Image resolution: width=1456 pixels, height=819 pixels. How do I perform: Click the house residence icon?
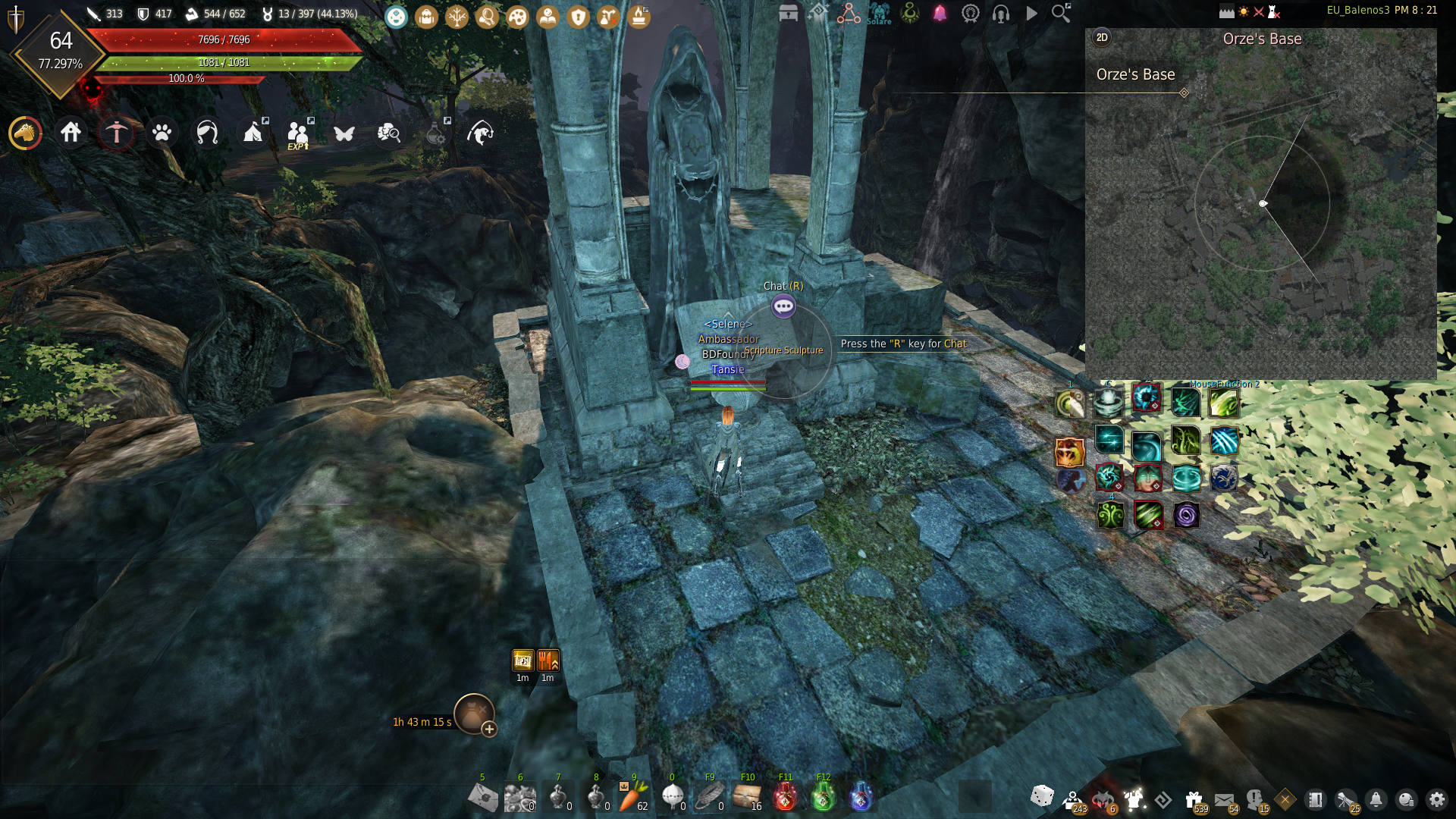pyautogui.click(x=71, y=133)
